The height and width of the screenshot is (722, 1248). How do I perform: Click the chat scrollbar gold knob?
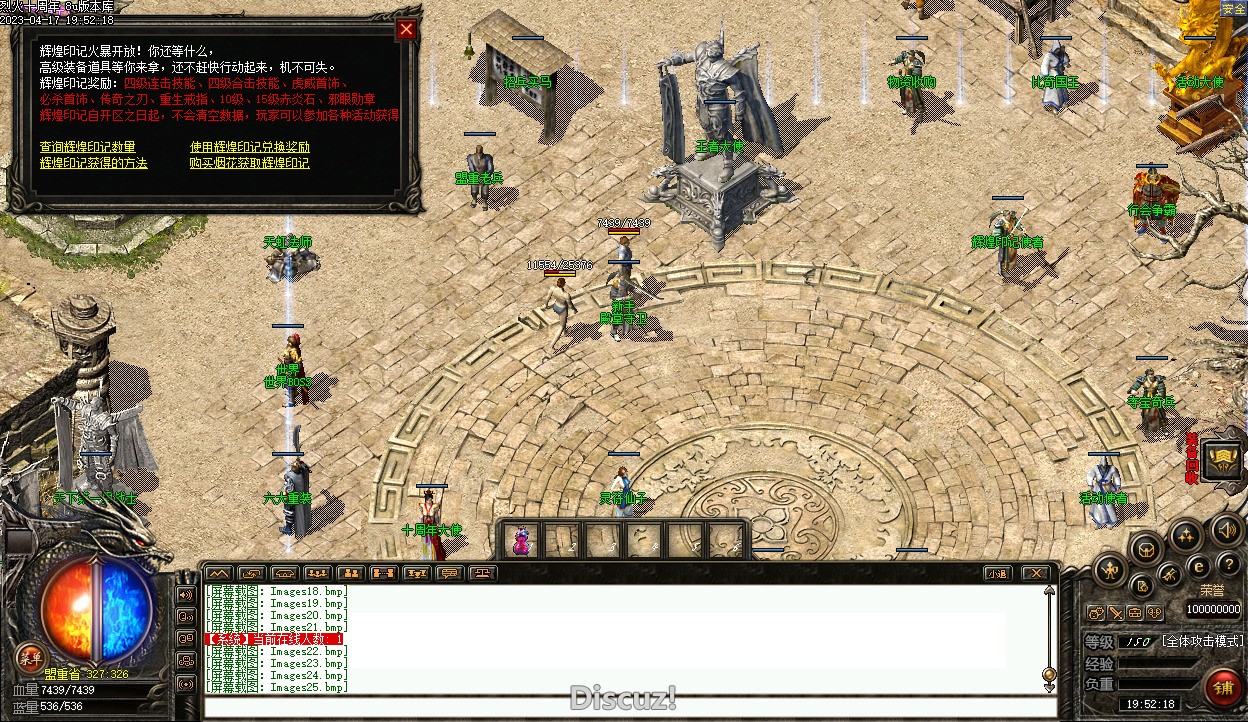1049,673
